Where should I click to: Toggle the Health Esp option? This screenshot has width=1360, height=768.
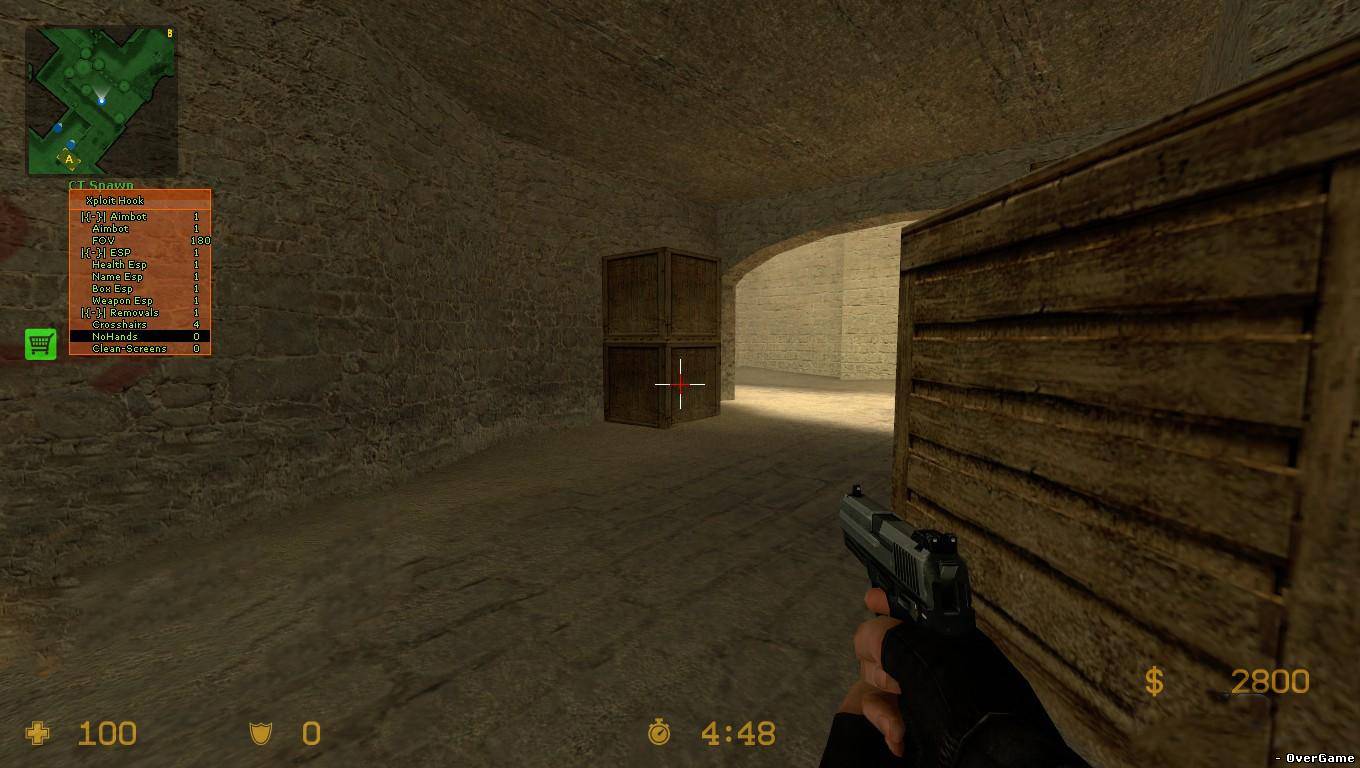click(x=119, y=265)
